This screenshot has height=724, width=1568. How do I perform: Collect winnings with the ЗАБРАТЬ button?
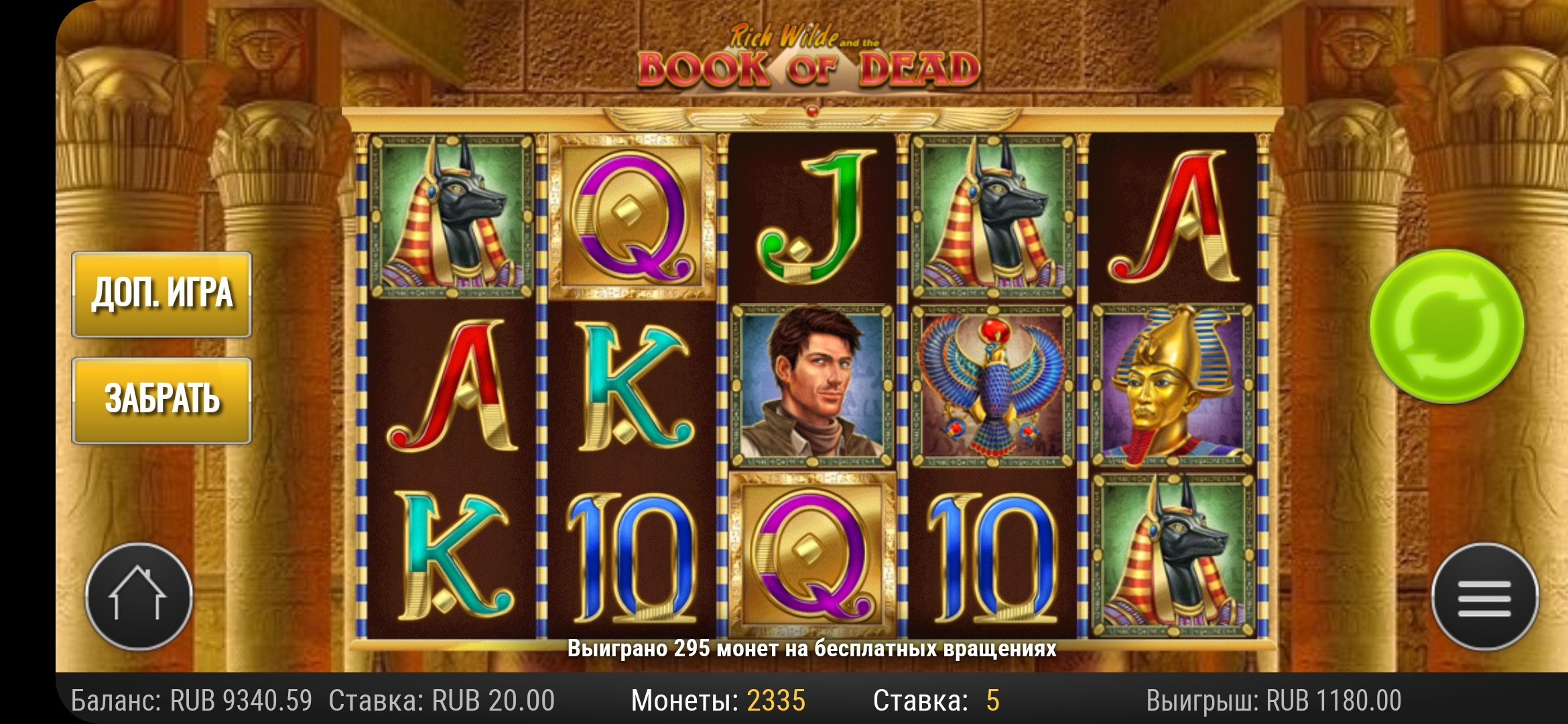tap(161, 400)
